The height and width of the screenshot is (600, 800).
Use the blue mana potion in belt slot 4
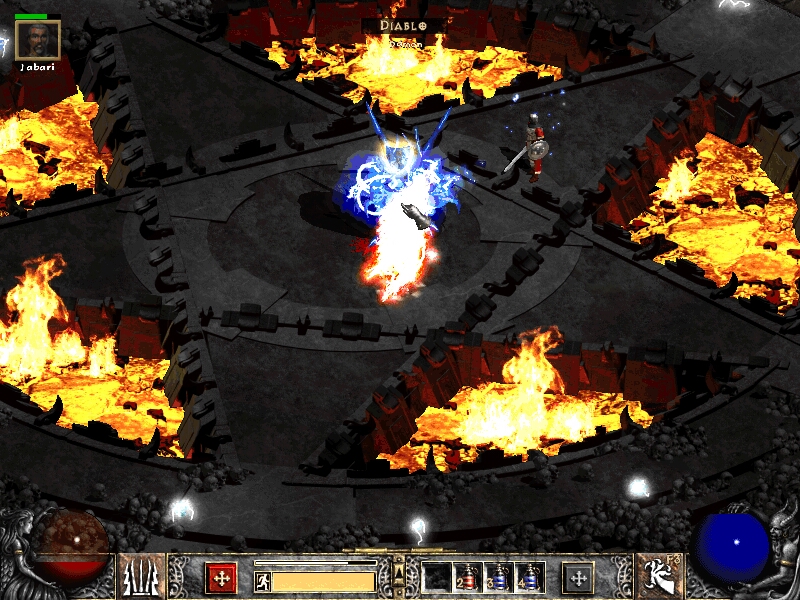click(528, 578)
